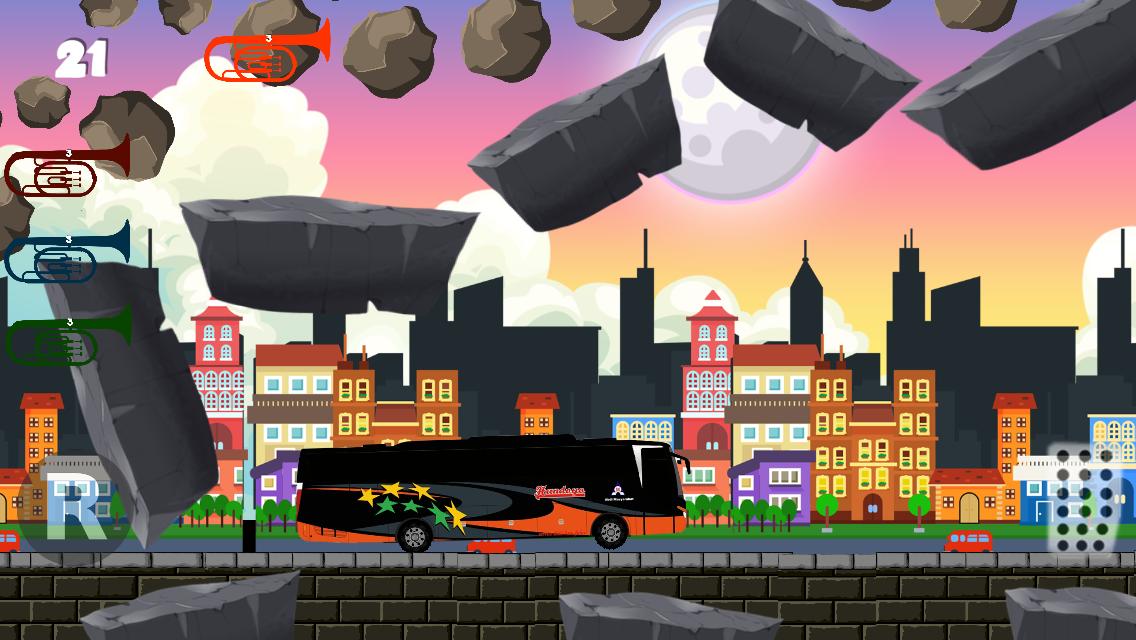Activate the blue horn icon
This screenshot has width=1136, height=640.
pyautogui.click(x=67, y=254)
